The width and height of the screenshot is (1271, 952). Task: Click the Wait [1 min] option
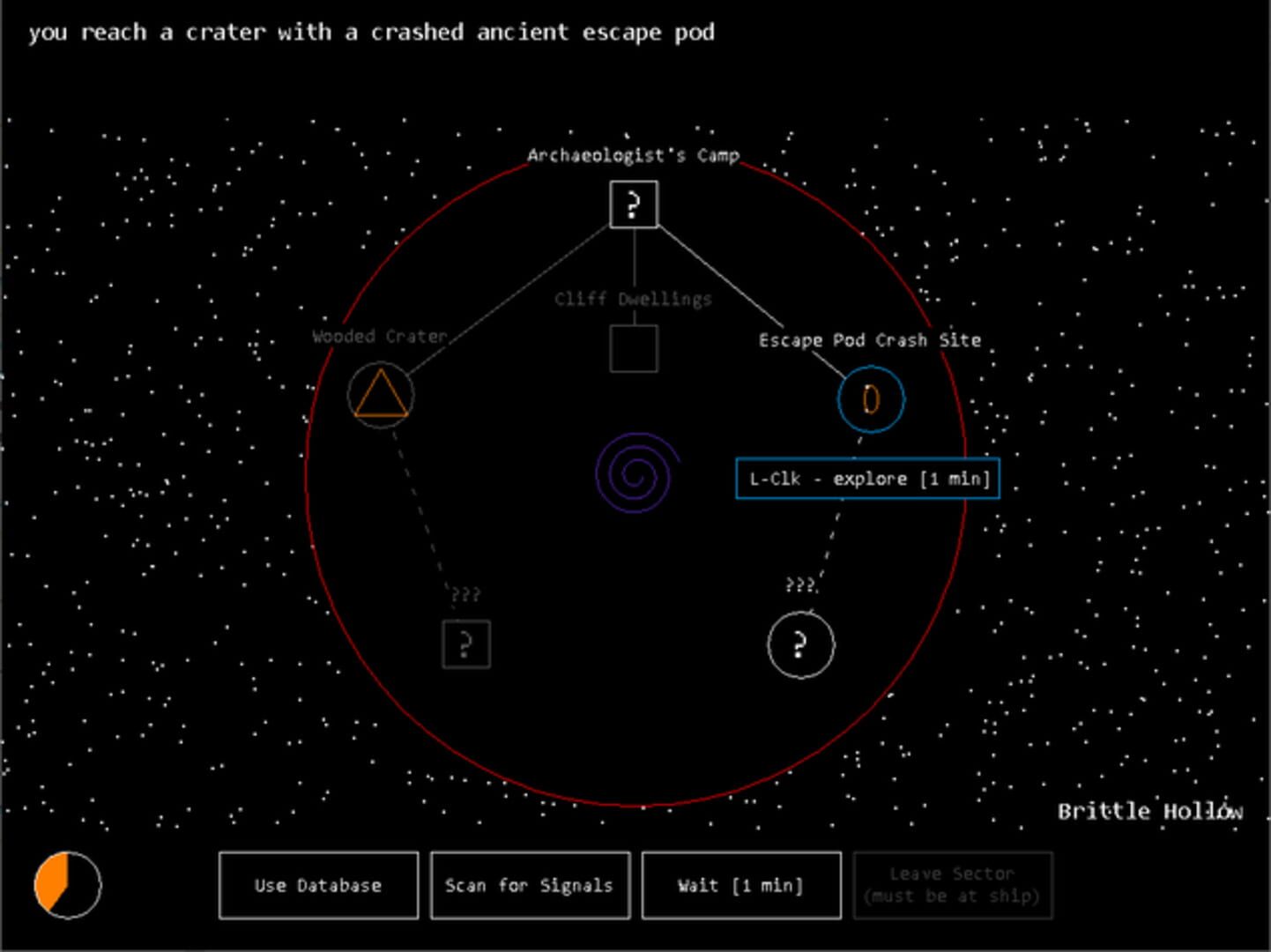(740, 885)
